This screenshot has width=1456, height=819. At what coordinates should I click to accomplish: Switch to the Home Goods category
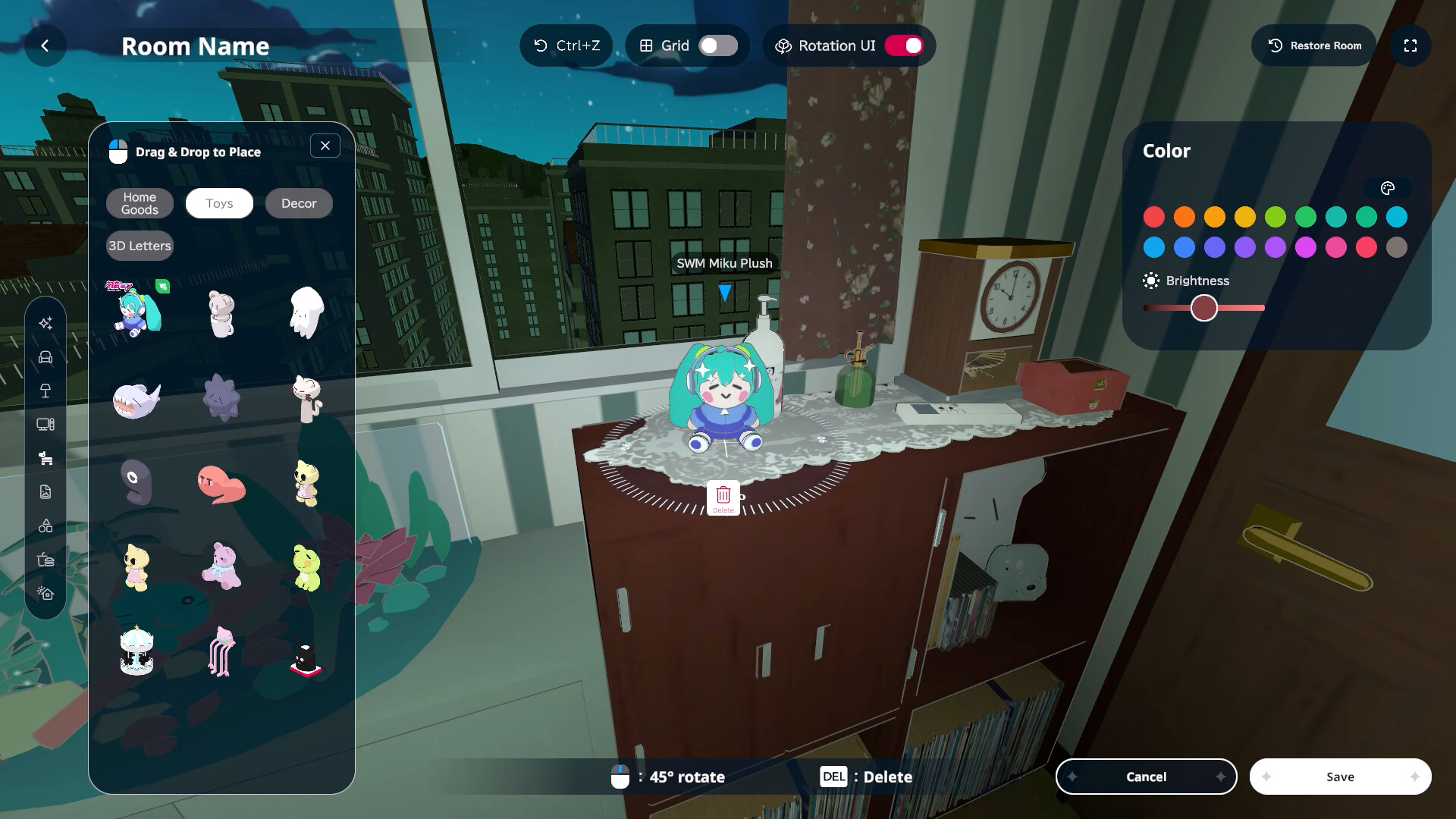tap(140, 203)
